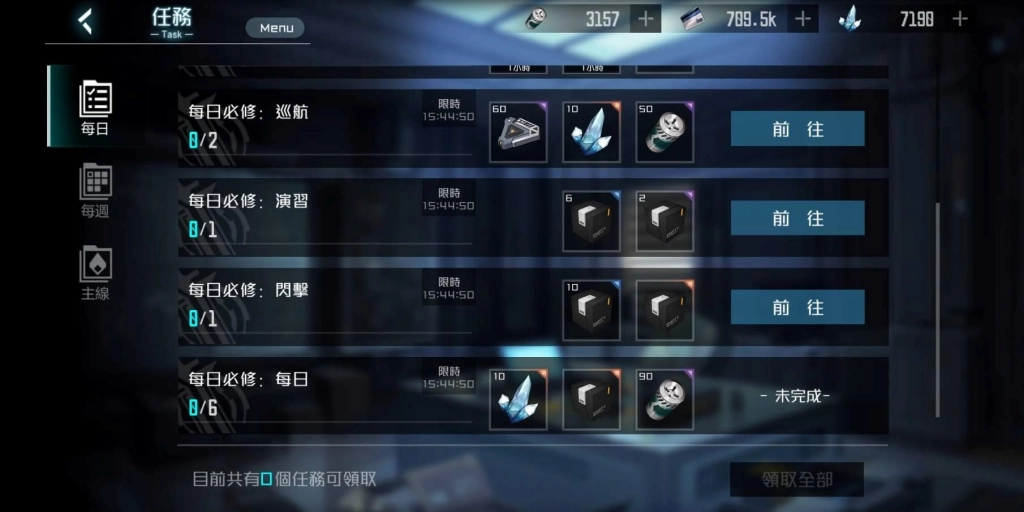The width and height of the screenshot is (1024, 512).
Task: Click the task list scrollbar
Action: point(937,310)
